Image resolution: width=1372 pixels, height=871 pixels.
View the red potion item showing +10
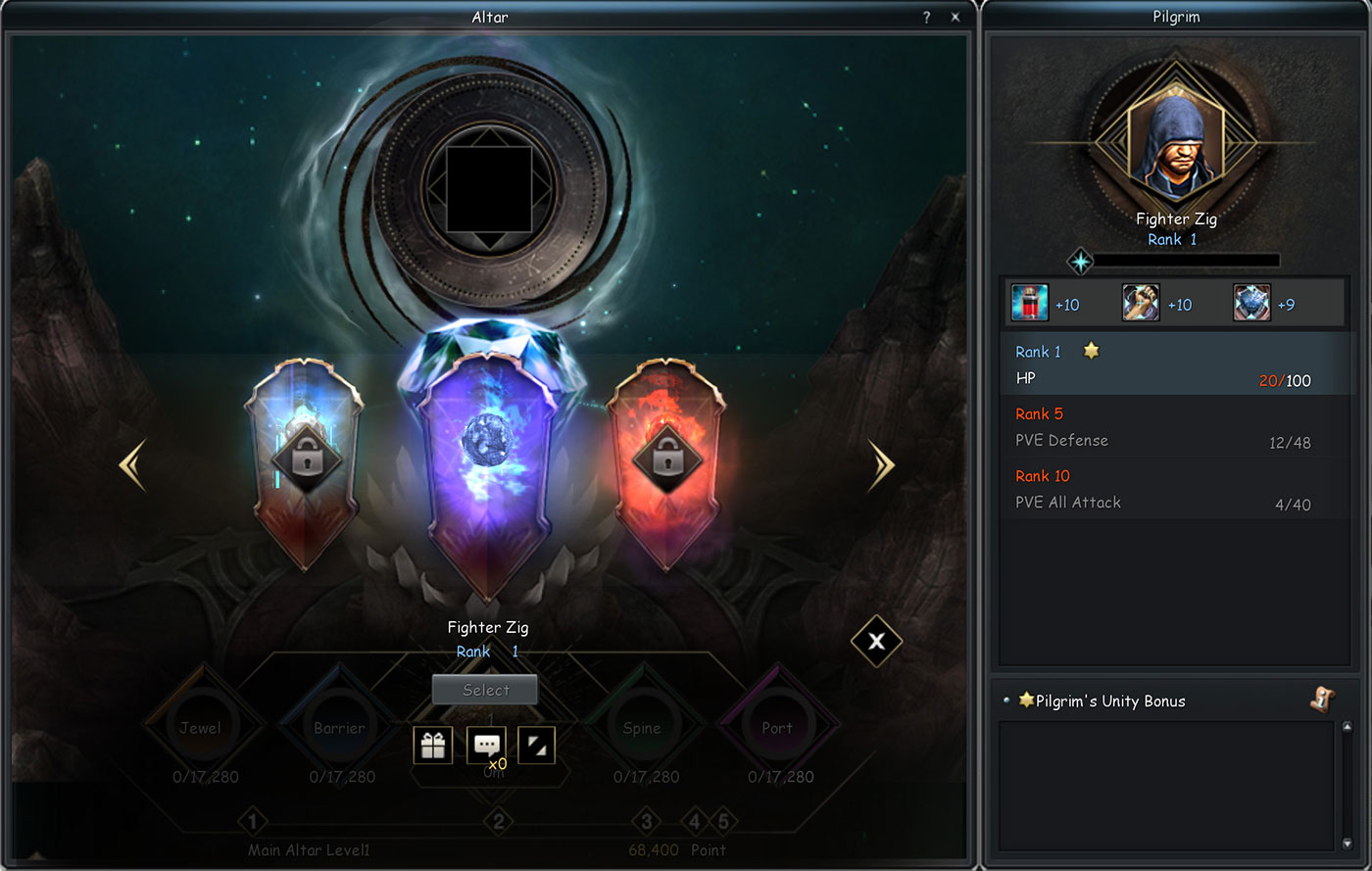(x=1029, y=303)
